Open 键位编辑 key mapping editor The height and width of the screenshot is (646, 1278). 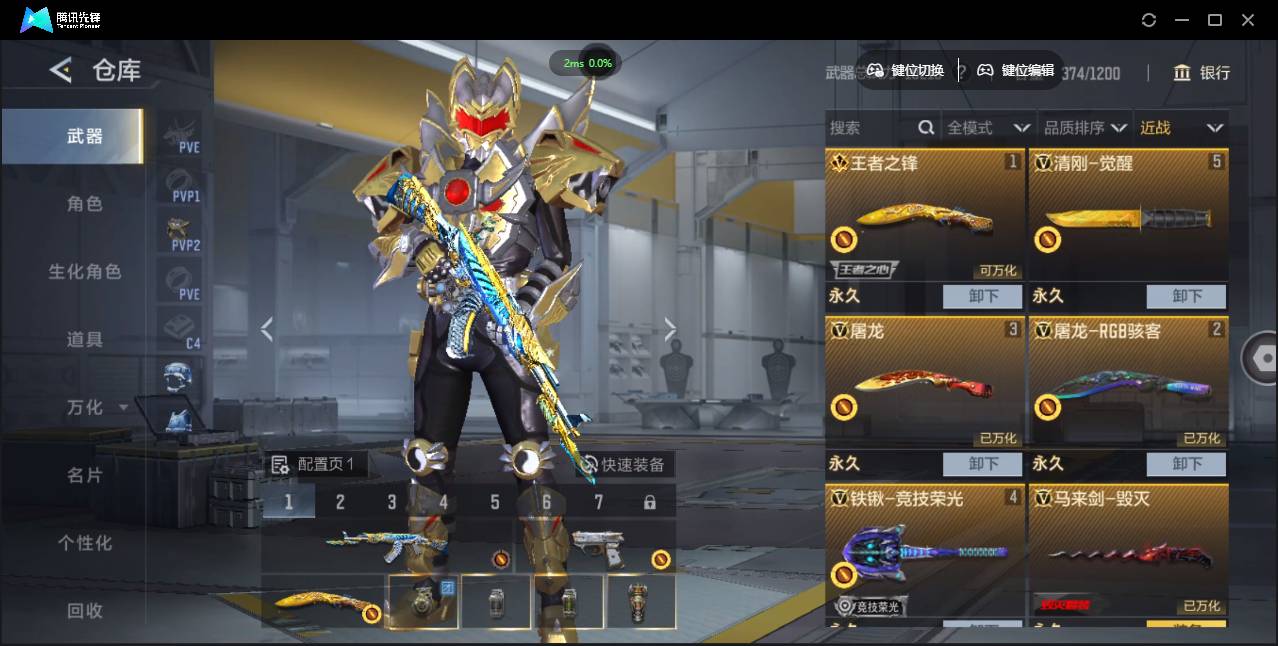point(1016,70)
